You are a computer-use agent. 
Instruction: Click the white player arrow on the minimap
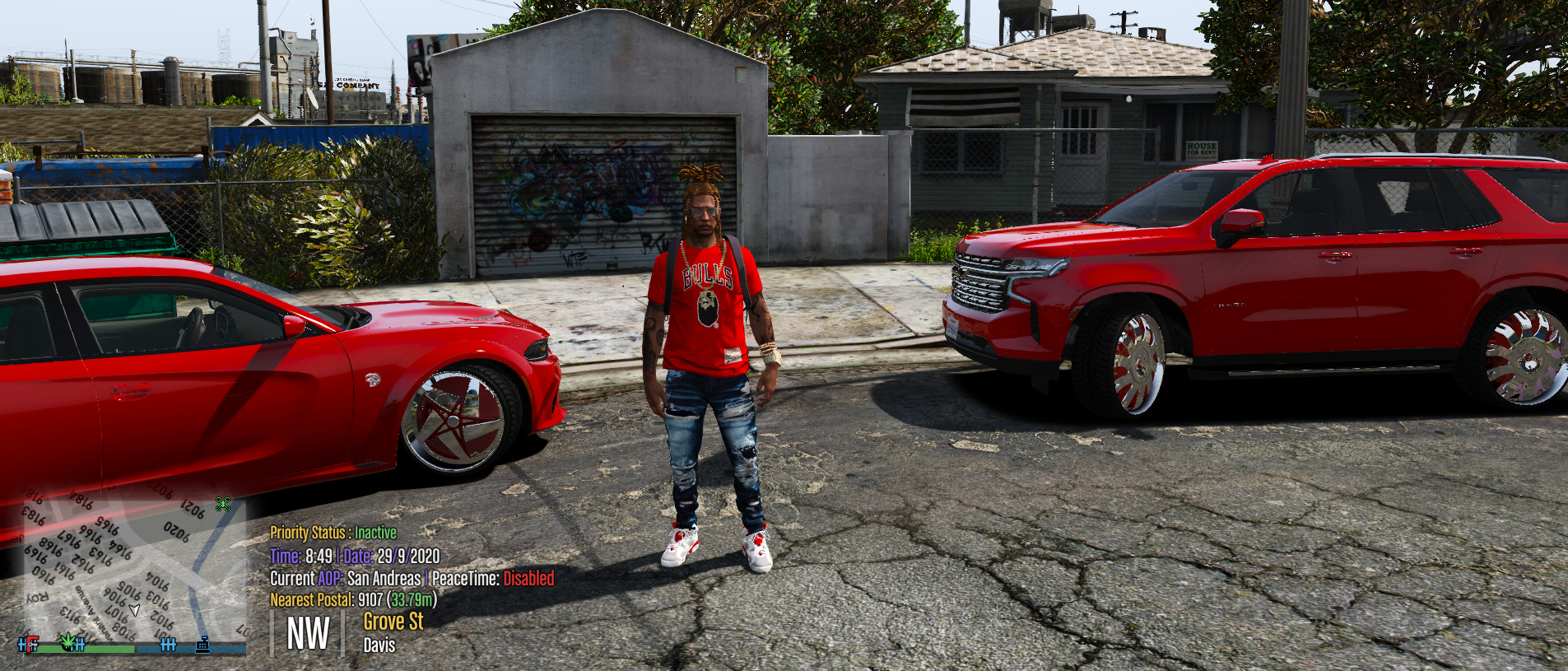[x=134, y=611]
